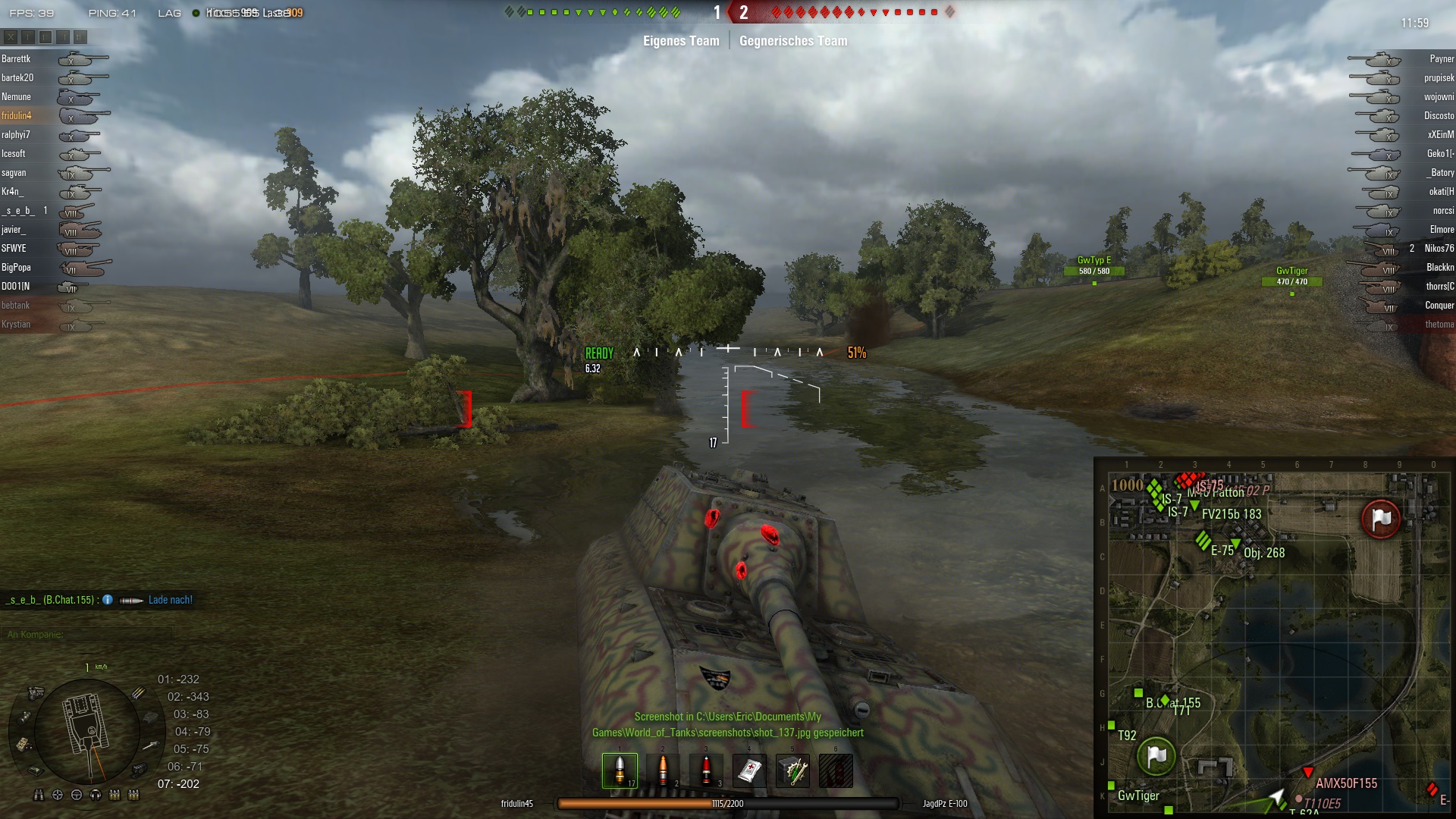Screen dimensions: 1456x819
Task: Select the armor-piercing shell with 17 rounds
Action: coord(620,770)
